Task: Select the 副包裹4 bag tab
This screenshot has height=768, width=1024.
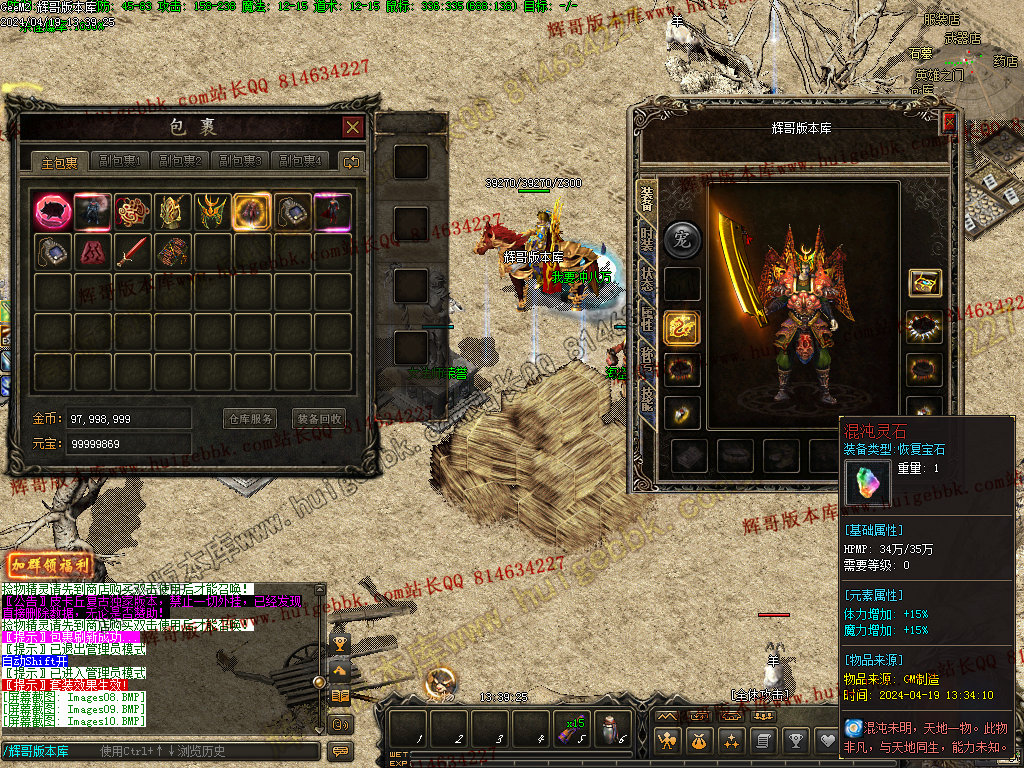Action: (x=301, y=161)
